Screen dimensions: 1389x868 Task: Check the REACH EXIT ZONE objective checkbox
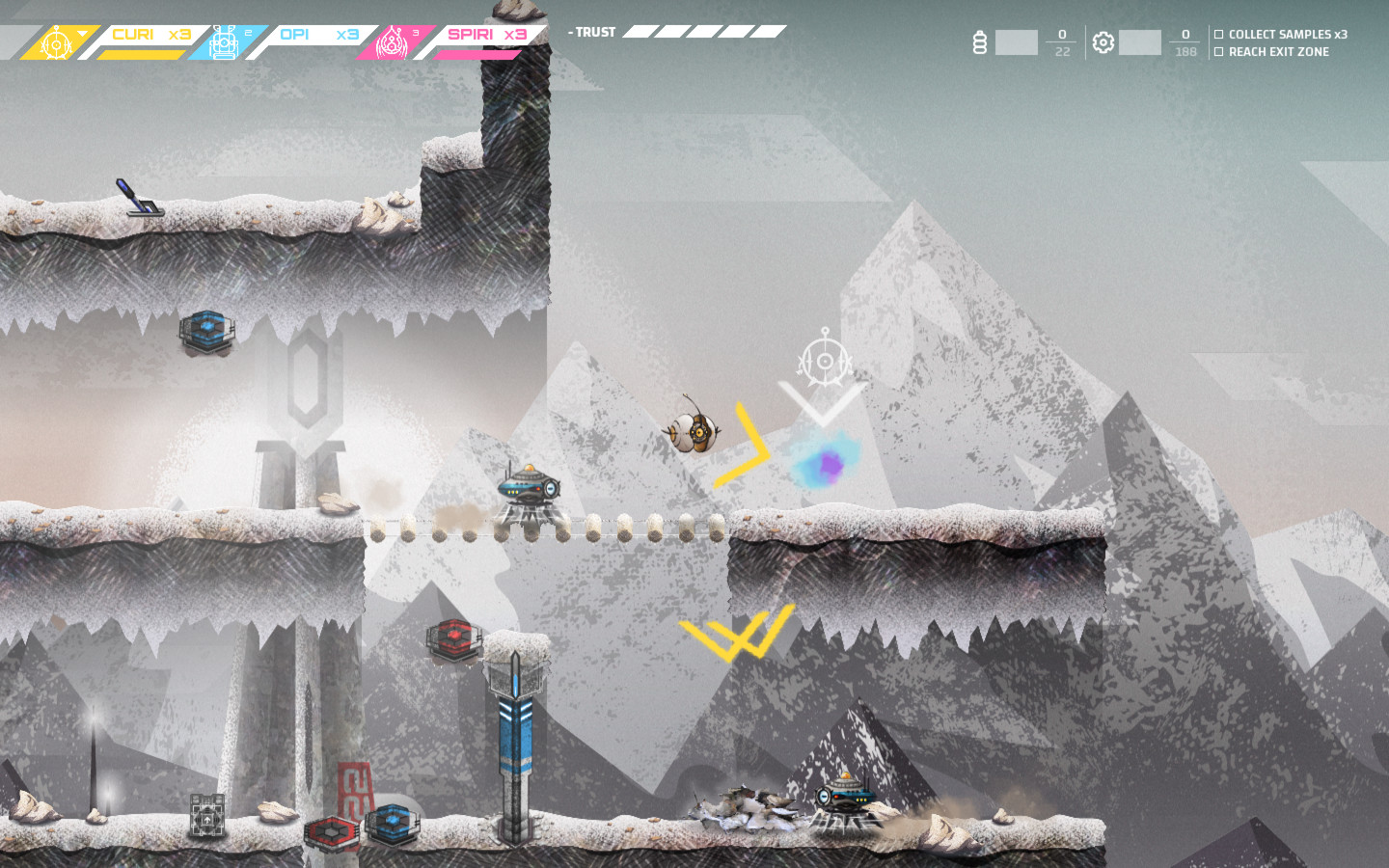[1217, 51]
